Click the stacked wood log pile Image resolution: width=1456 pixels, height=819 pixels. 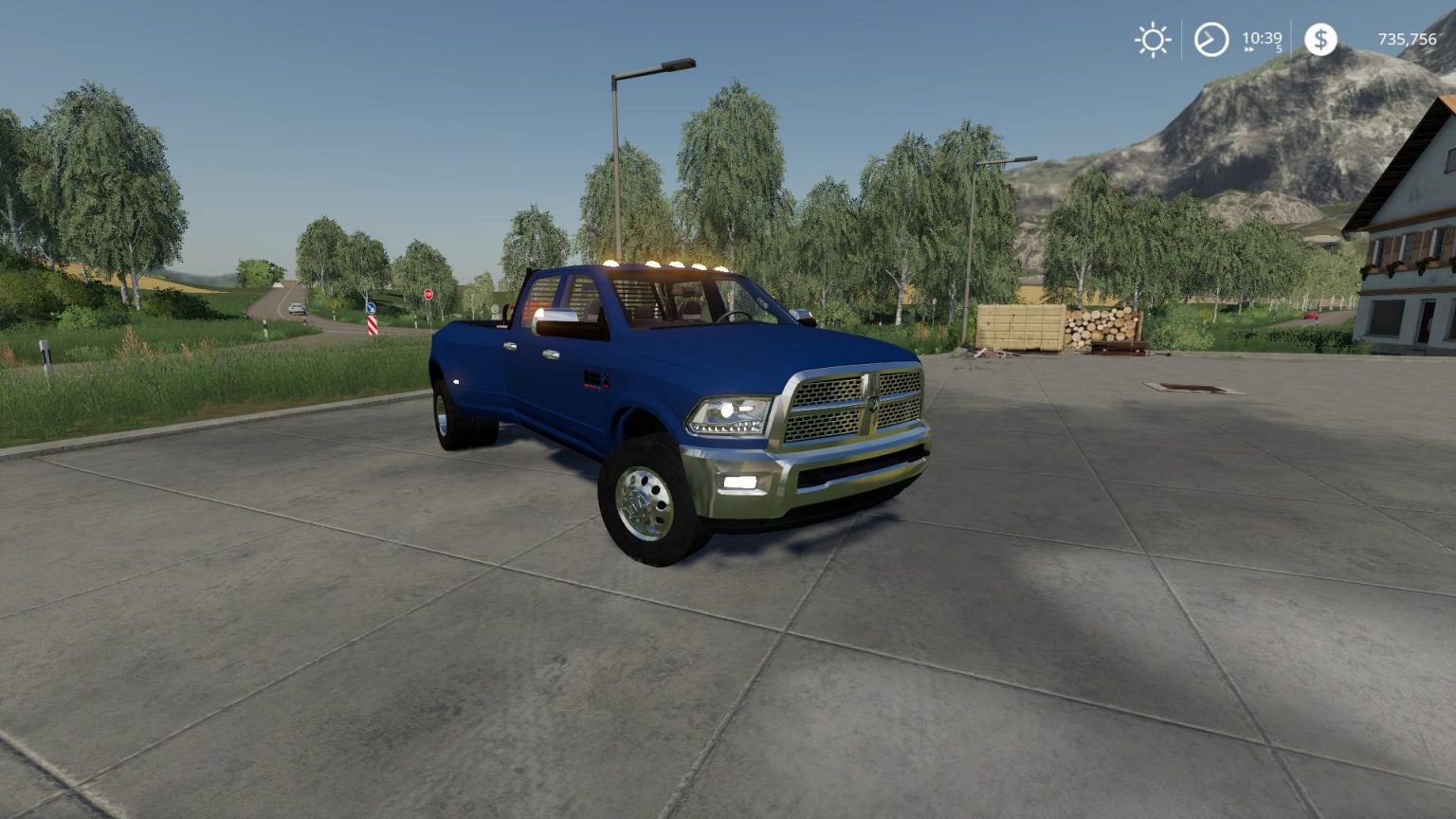(1100, 327)
